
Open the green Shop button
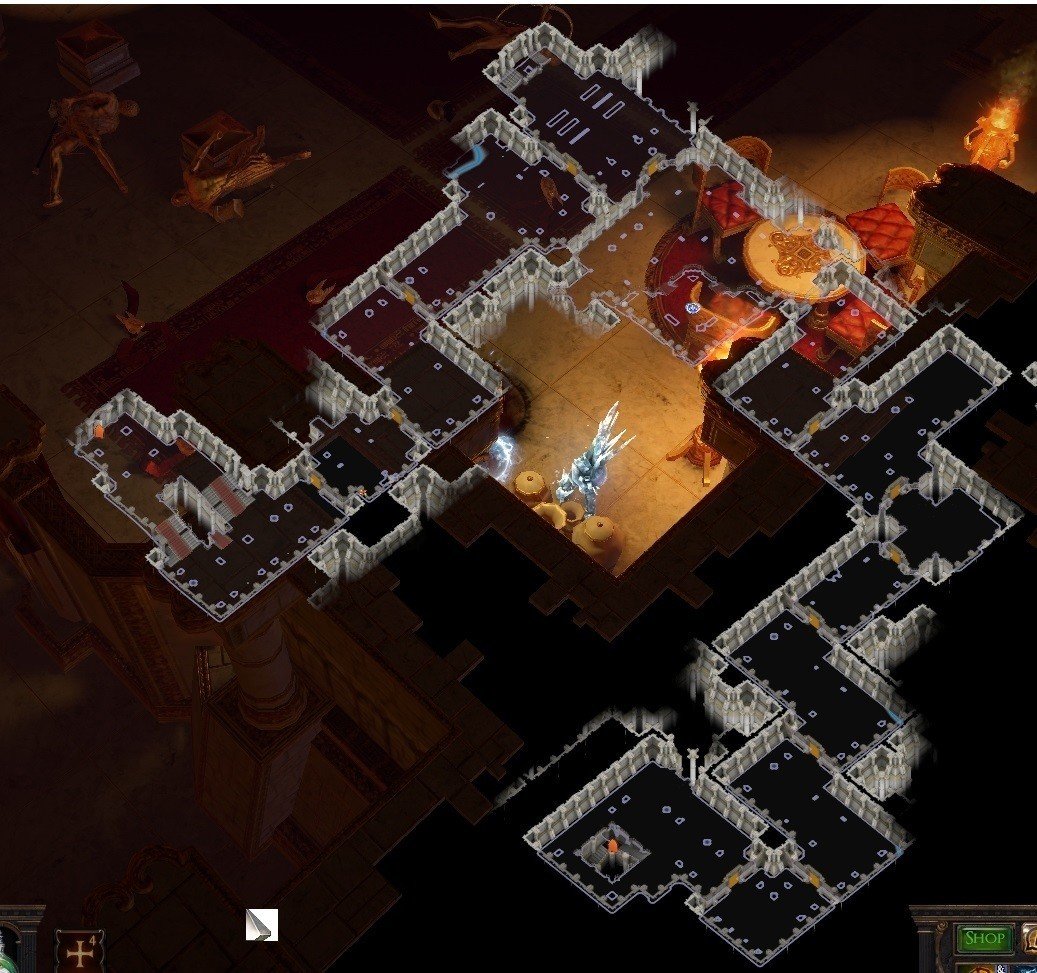983,939
